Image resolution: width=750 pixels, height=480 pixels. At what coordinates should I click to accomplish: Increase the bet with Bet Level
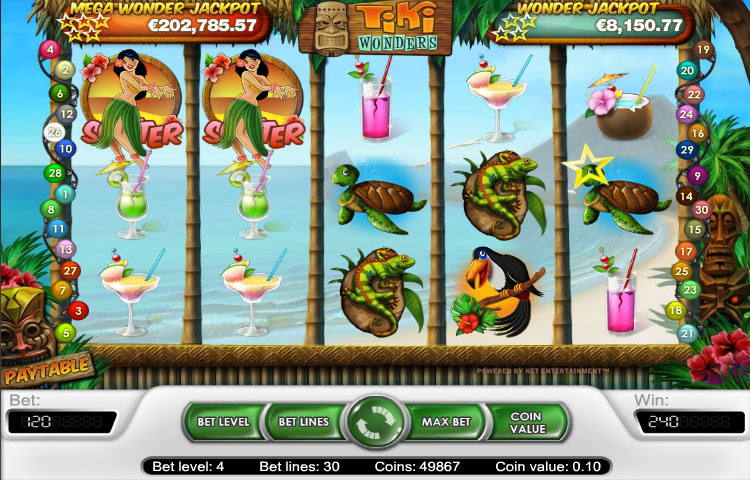(221, 422)
